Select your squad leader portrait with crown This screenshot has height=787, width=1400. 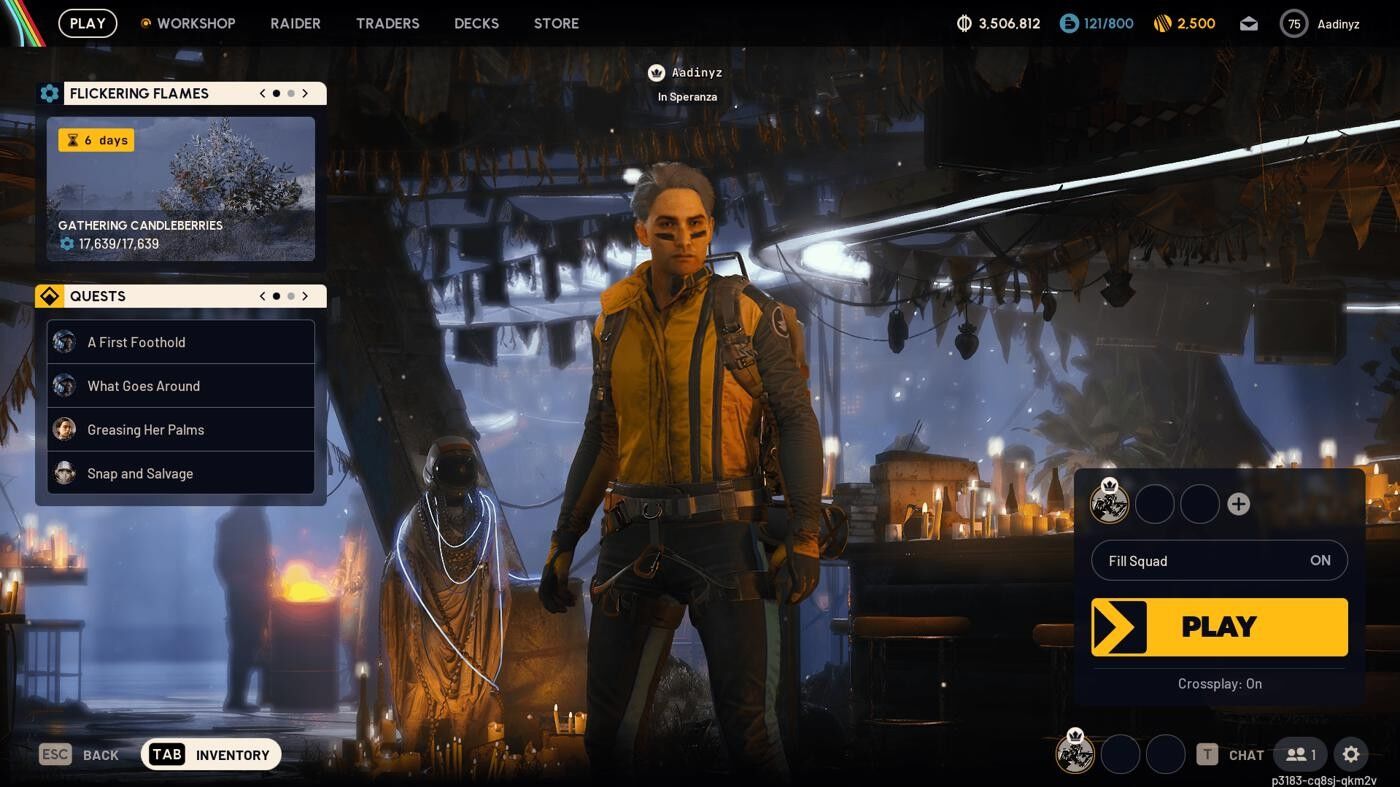tap(1110, 504)
